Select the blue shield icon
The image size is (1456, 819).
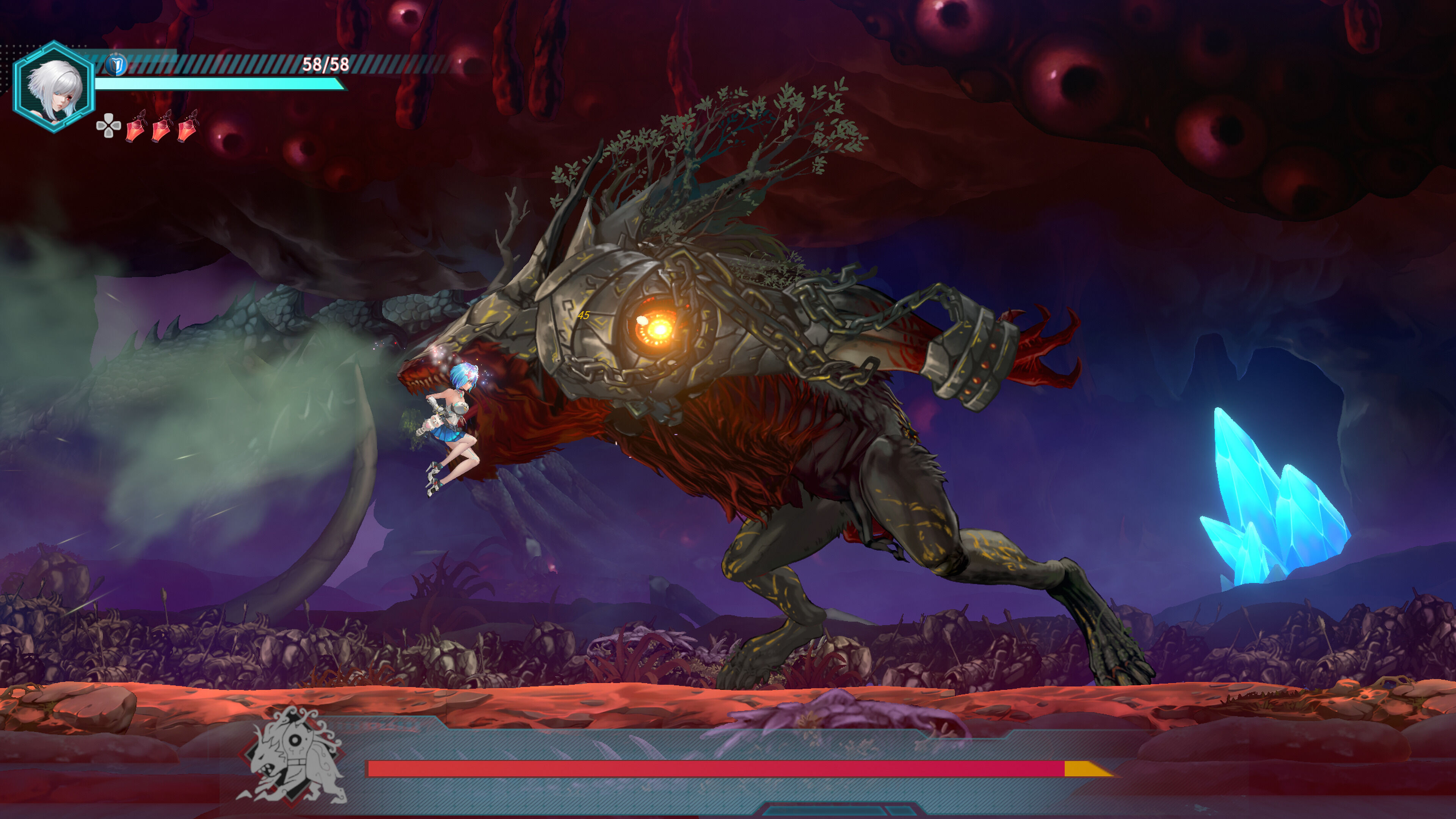coord(116,66)
